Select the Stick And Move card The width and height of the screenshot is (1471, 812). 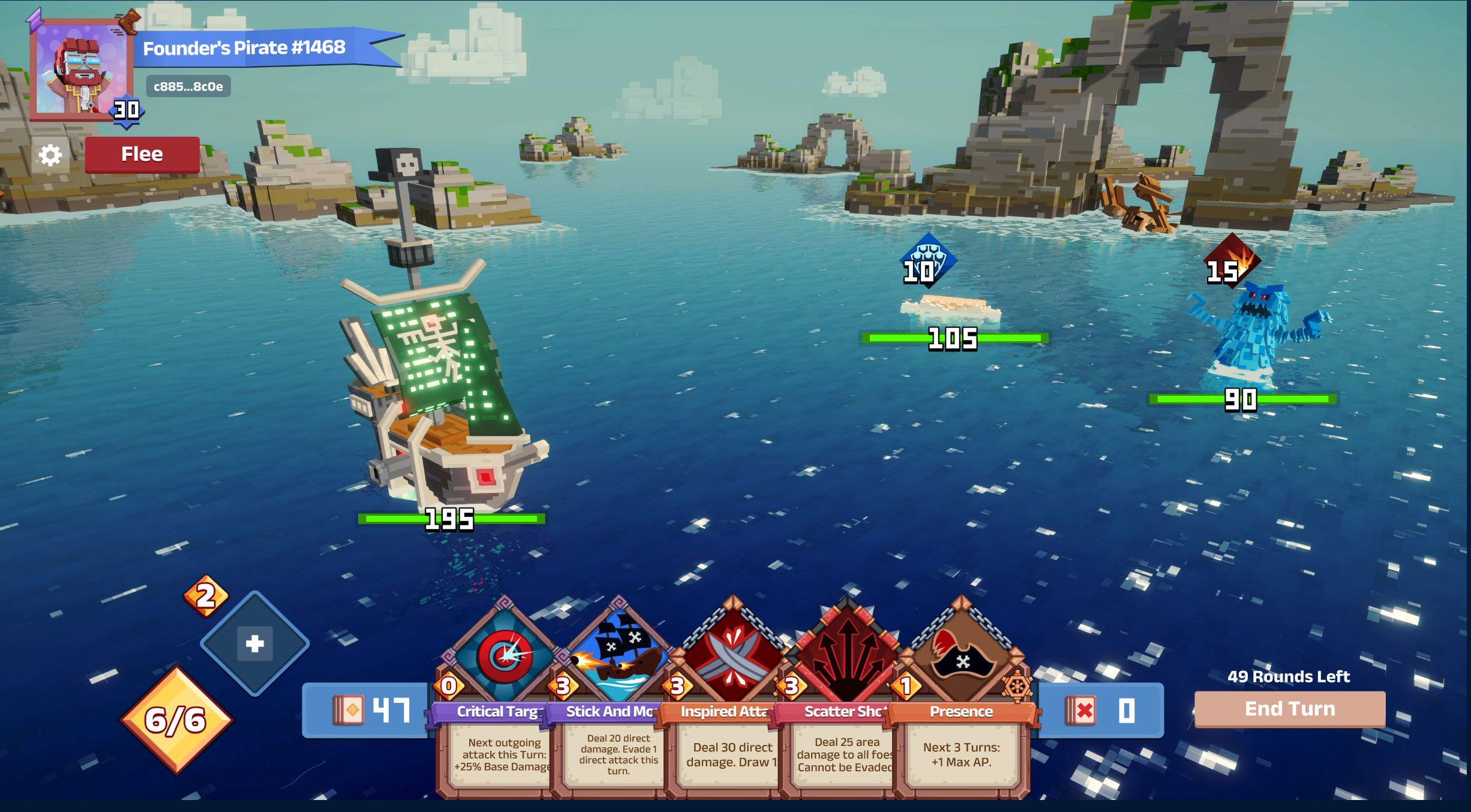point(616,696)
